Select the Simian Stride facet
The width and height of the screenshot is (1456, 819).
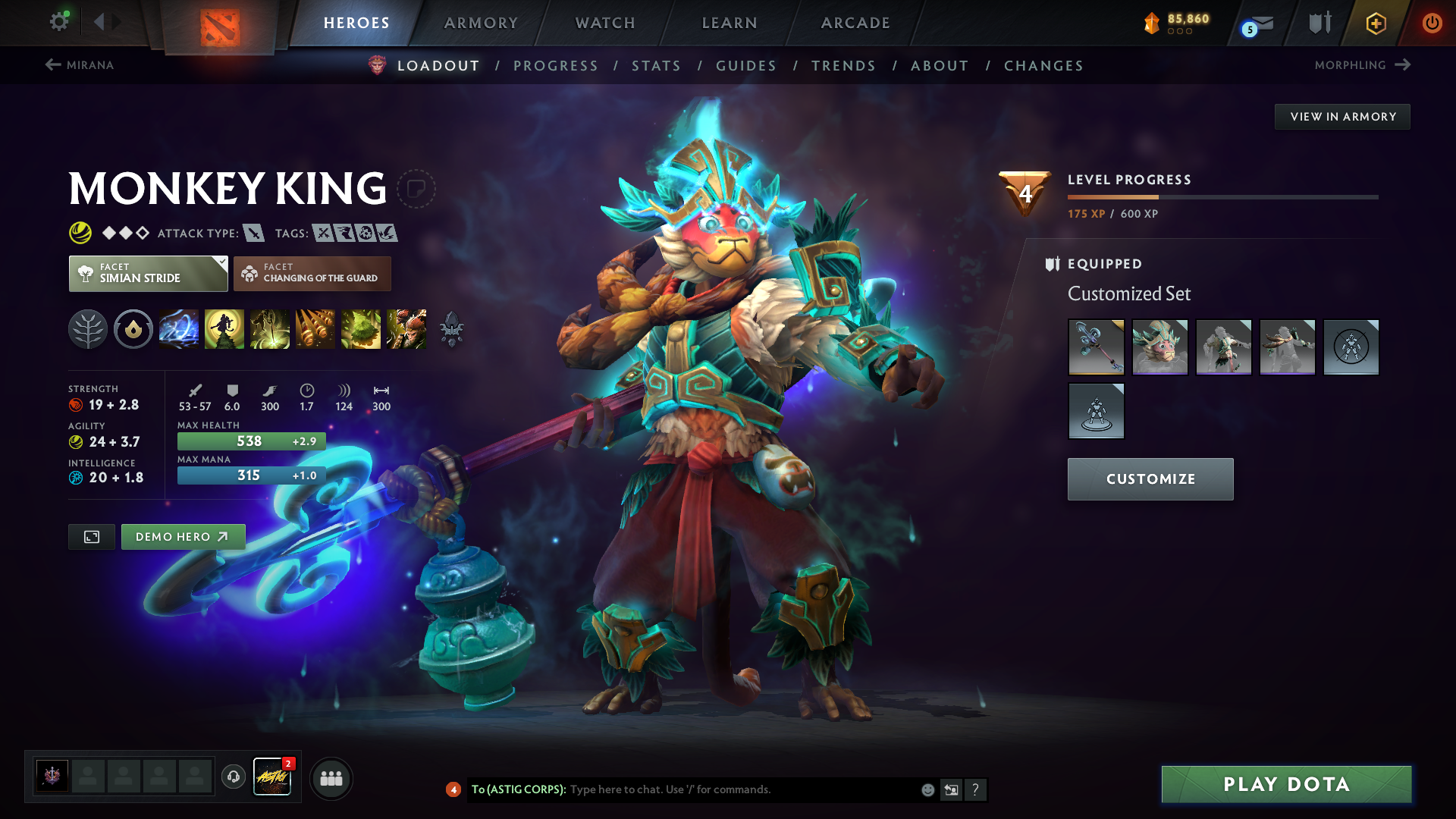[x=149, y=274]
